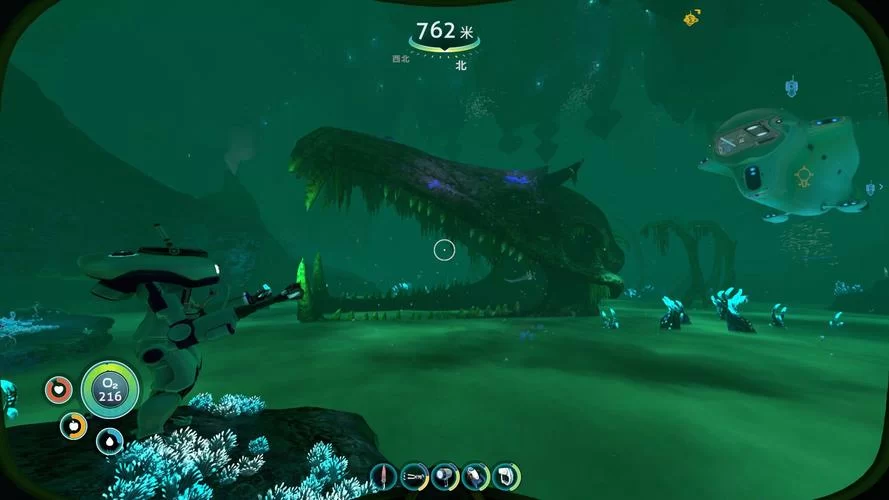Equip the long-barreled tool in the hotbar
This screenshot has height=500, width=889.
413,477
